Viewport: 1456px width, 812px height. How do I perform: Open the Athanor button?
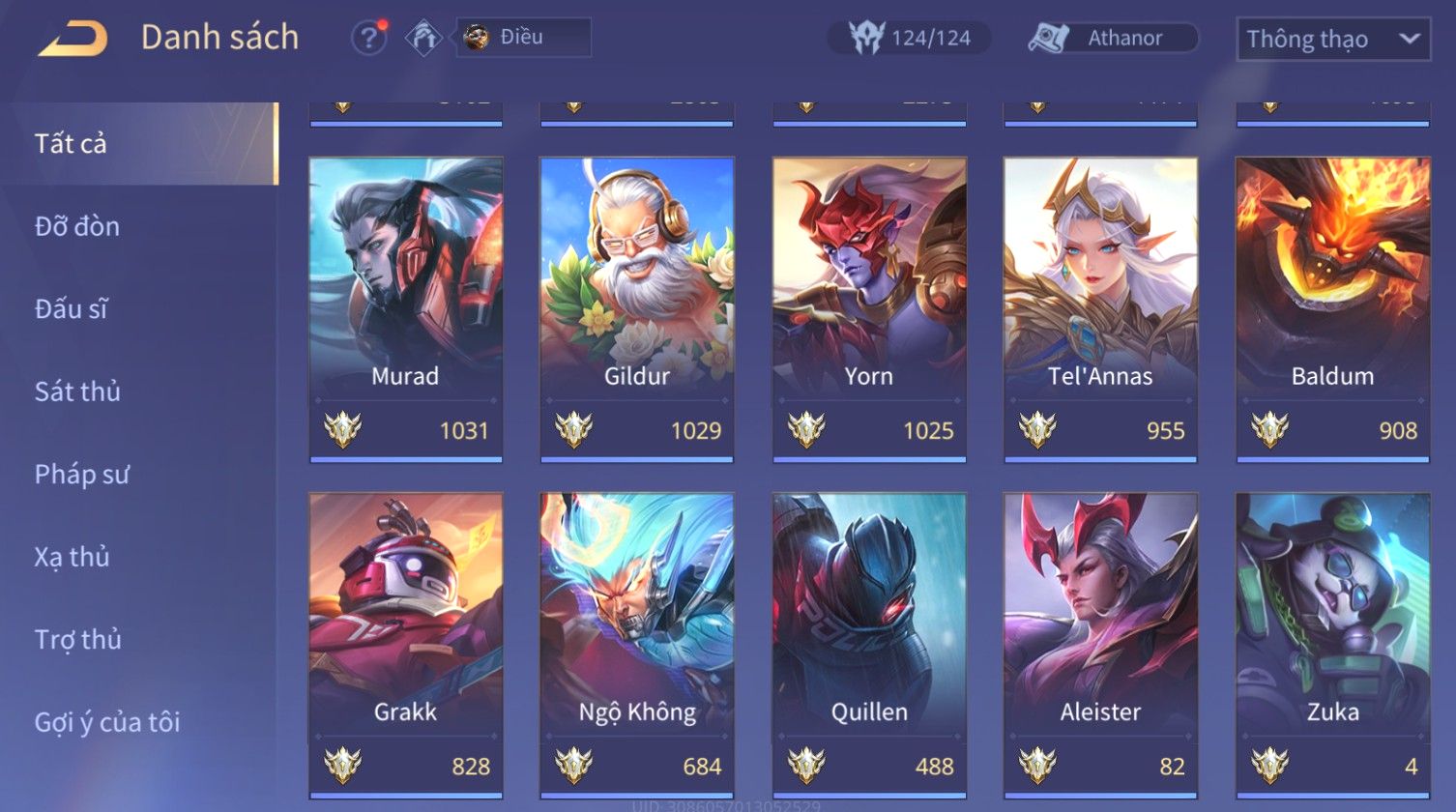pyautogui.click(x=1113, y=38)
